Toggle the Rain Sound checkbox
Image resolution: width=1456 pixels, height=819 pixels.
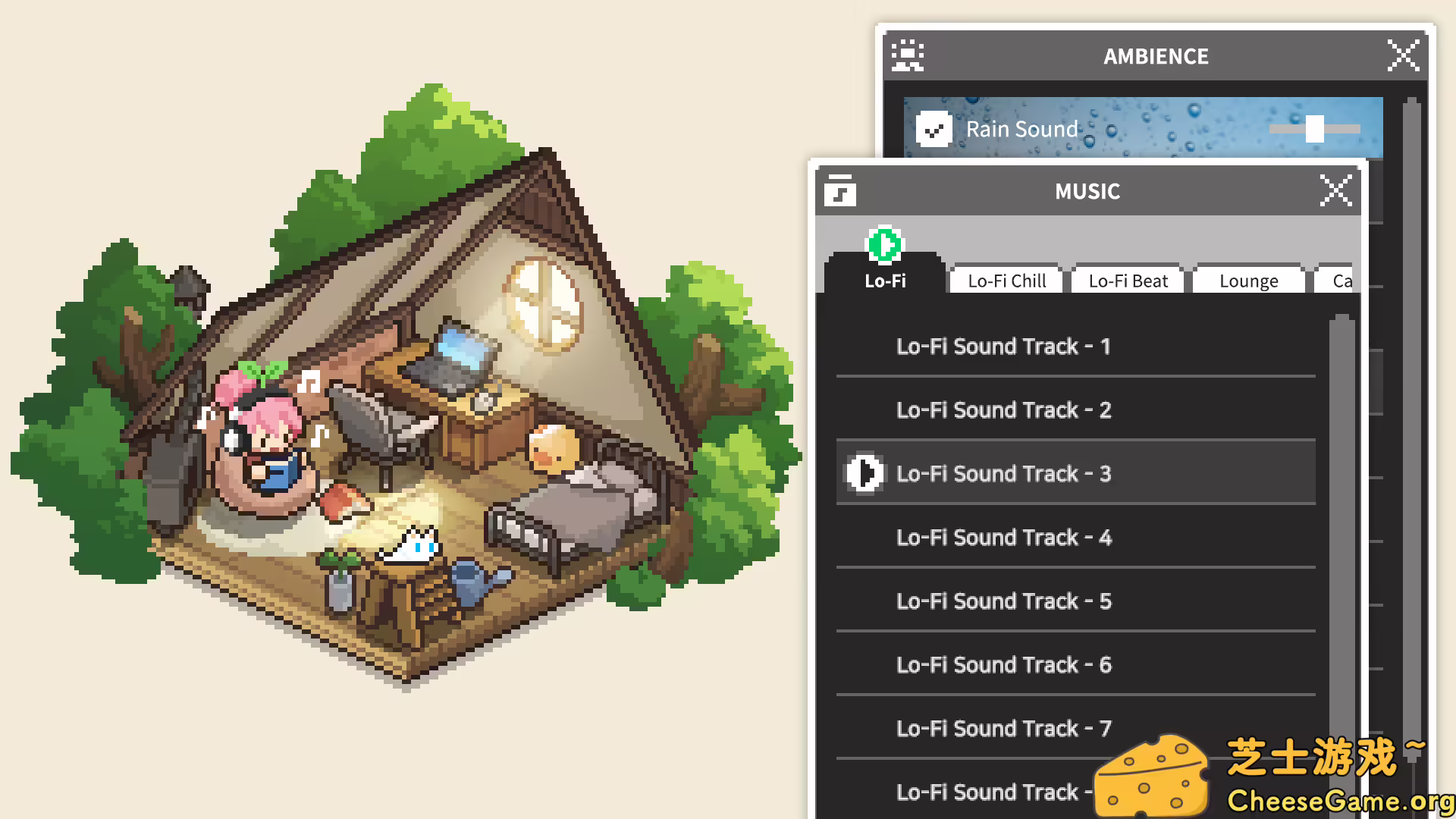pyautogui.click(x=934, y=129)
